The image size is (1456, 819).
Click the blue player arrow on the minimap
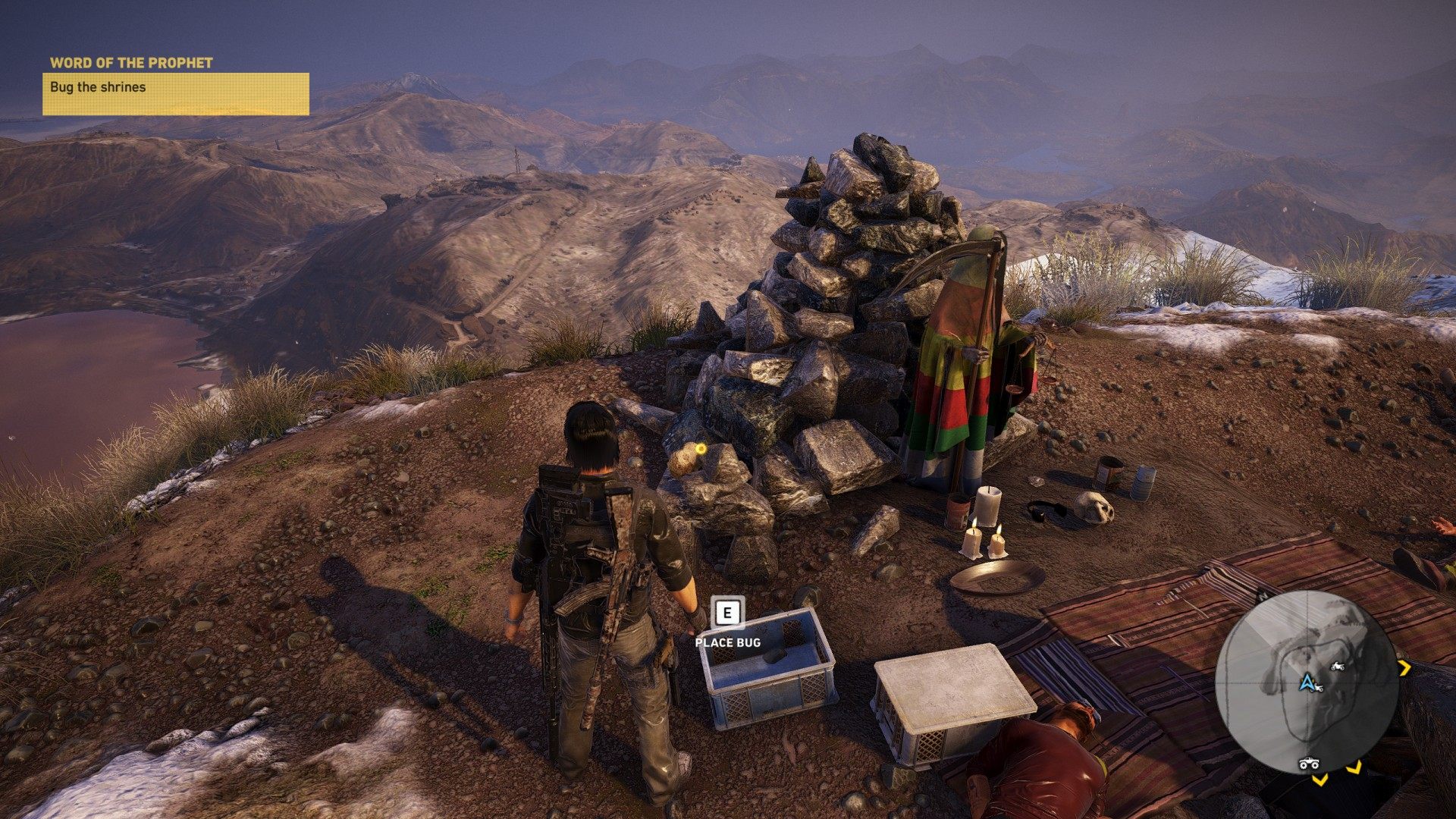(1307, 682)
